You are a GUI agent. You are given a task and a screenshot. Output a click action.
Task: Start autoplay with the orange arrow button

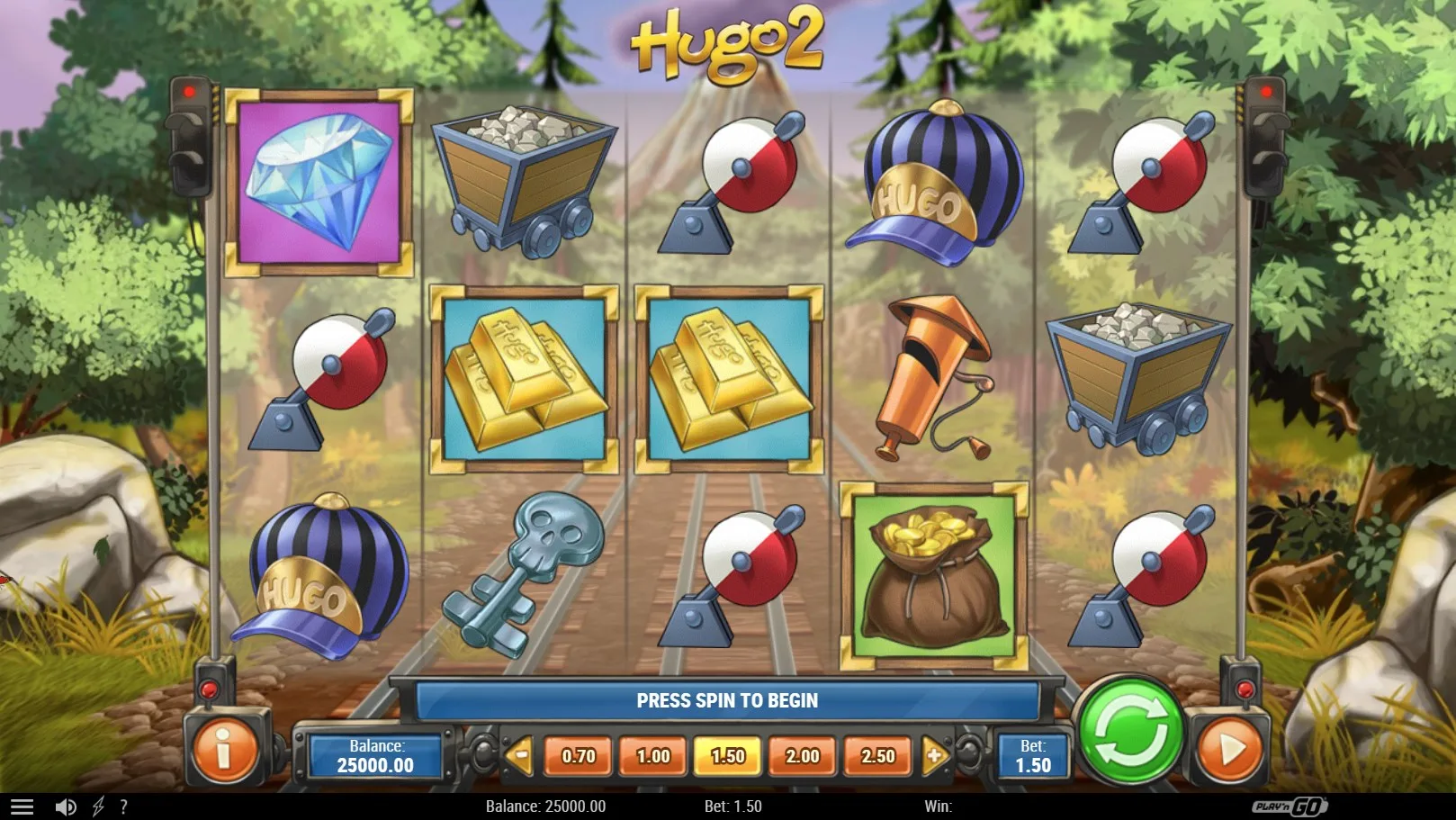[1228, 749]
